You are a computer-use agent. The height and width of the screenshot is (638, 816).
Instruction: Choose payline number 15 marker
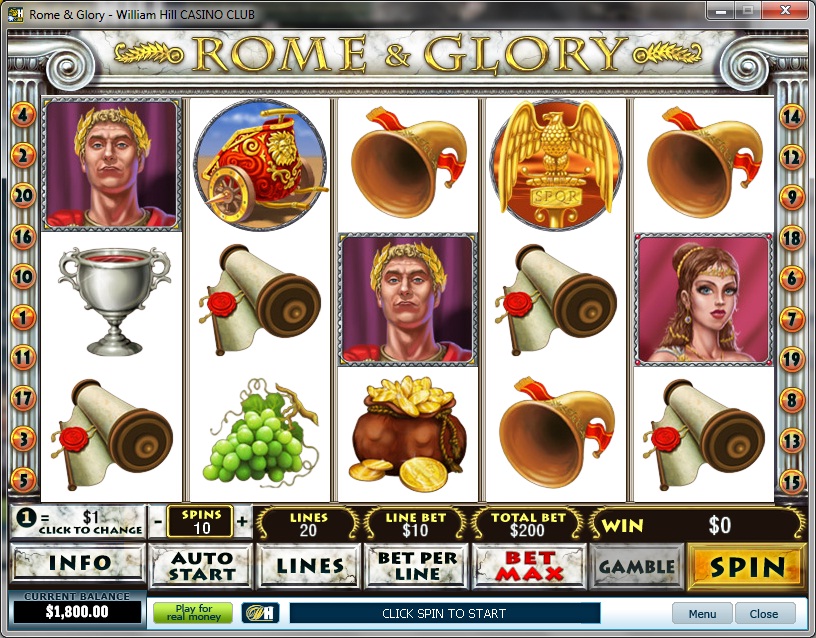(792, 481)
